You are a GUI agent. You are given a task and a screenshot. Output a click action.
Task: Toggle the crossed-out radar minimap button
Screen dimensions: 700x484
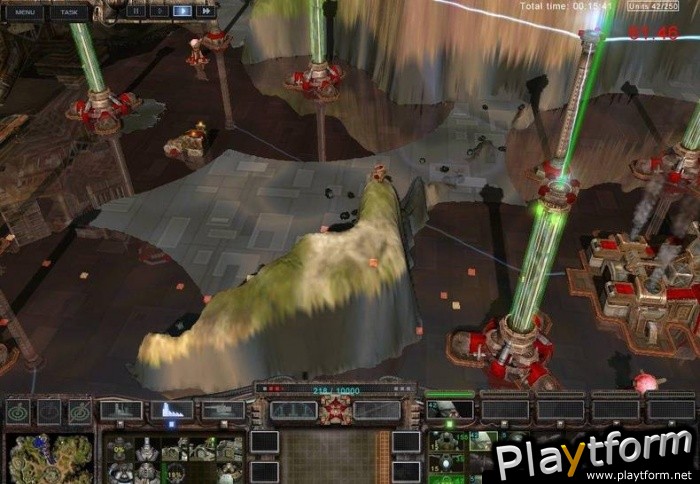pos(50,411)
